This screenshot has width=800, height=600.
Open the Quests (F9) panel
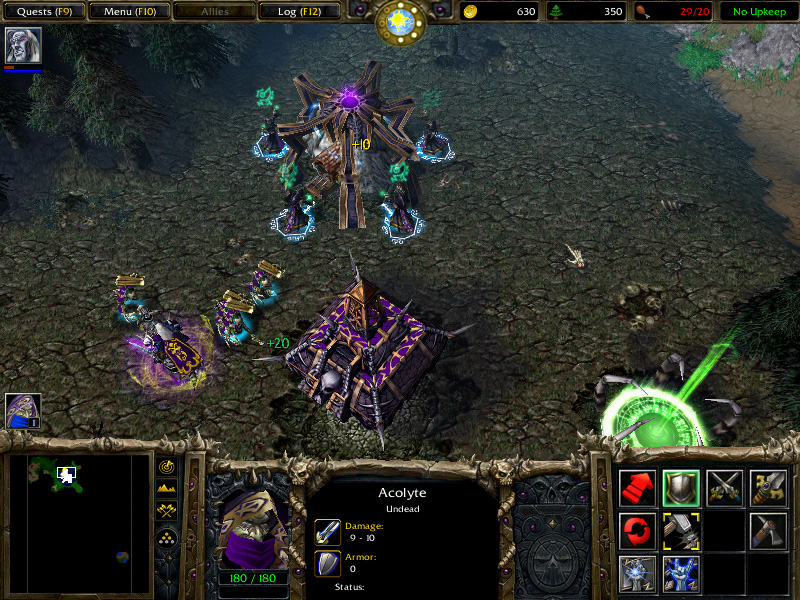point(43,12)
